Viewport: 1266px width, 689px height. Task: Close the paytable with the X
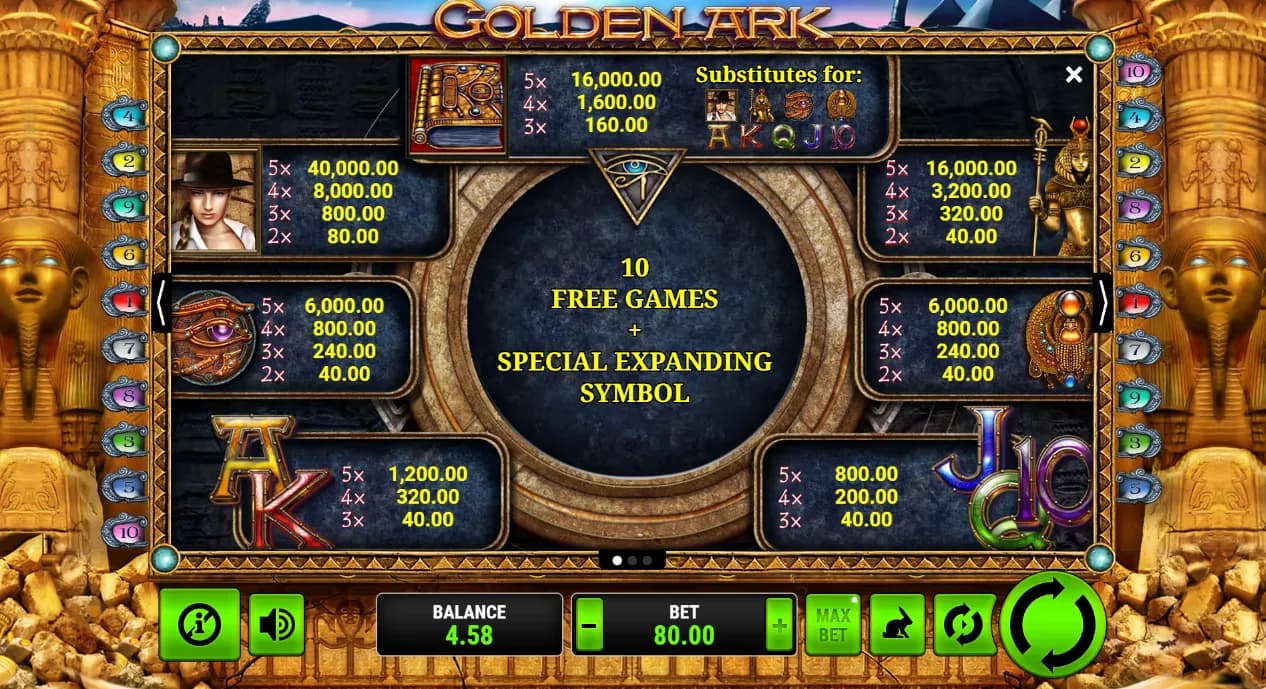pos(1074,75)
